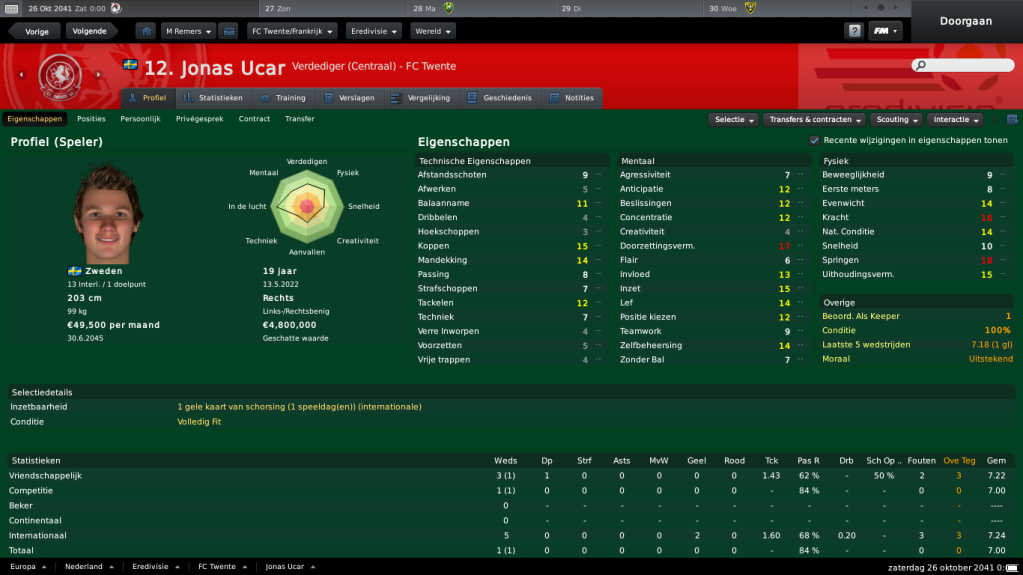Open the Wereld dropdown menu

coord(432,31)
